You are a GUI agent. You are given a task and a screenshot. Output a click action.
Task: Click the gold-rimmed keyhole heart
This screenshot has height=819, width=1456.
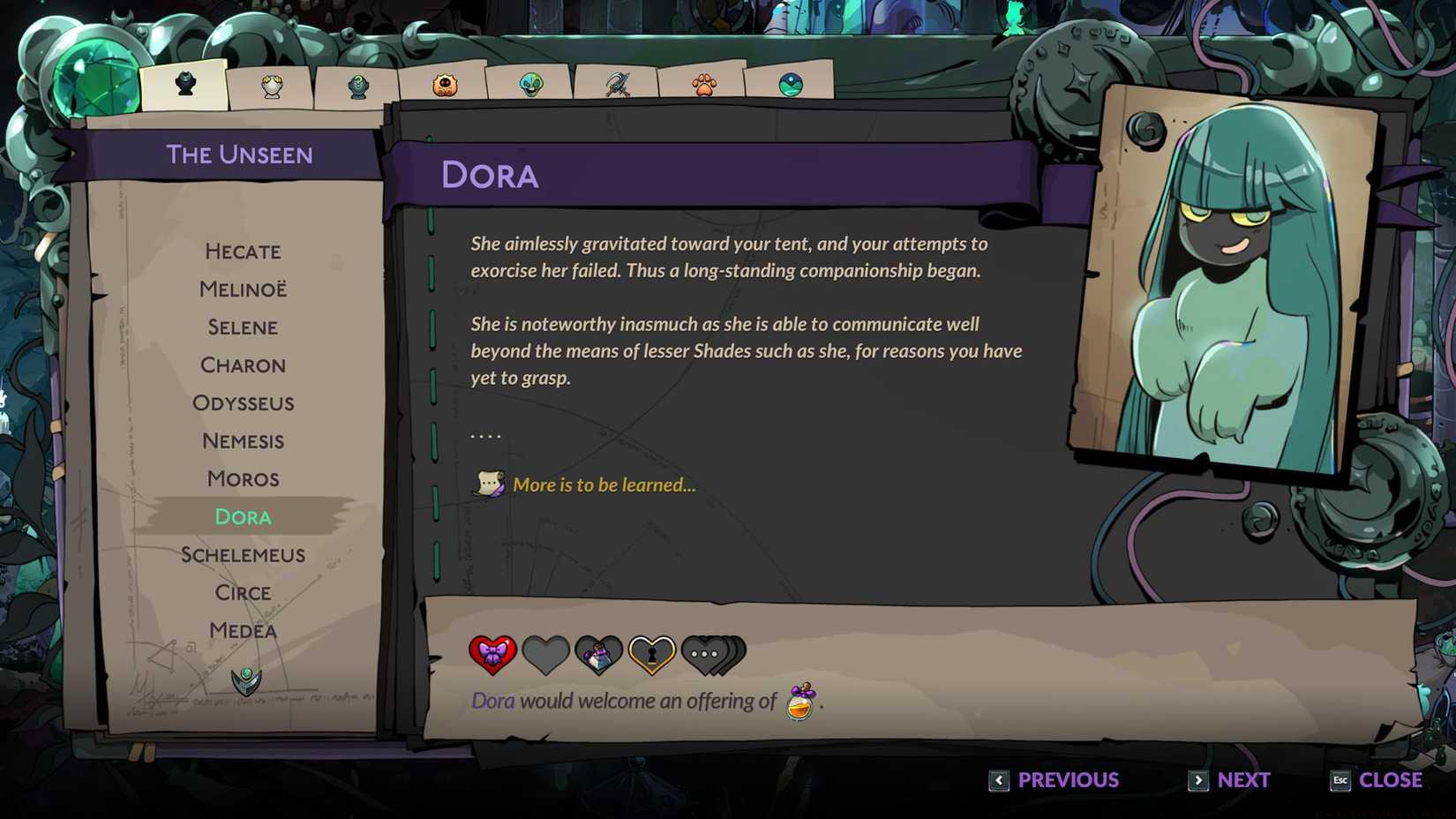[649, 652]
